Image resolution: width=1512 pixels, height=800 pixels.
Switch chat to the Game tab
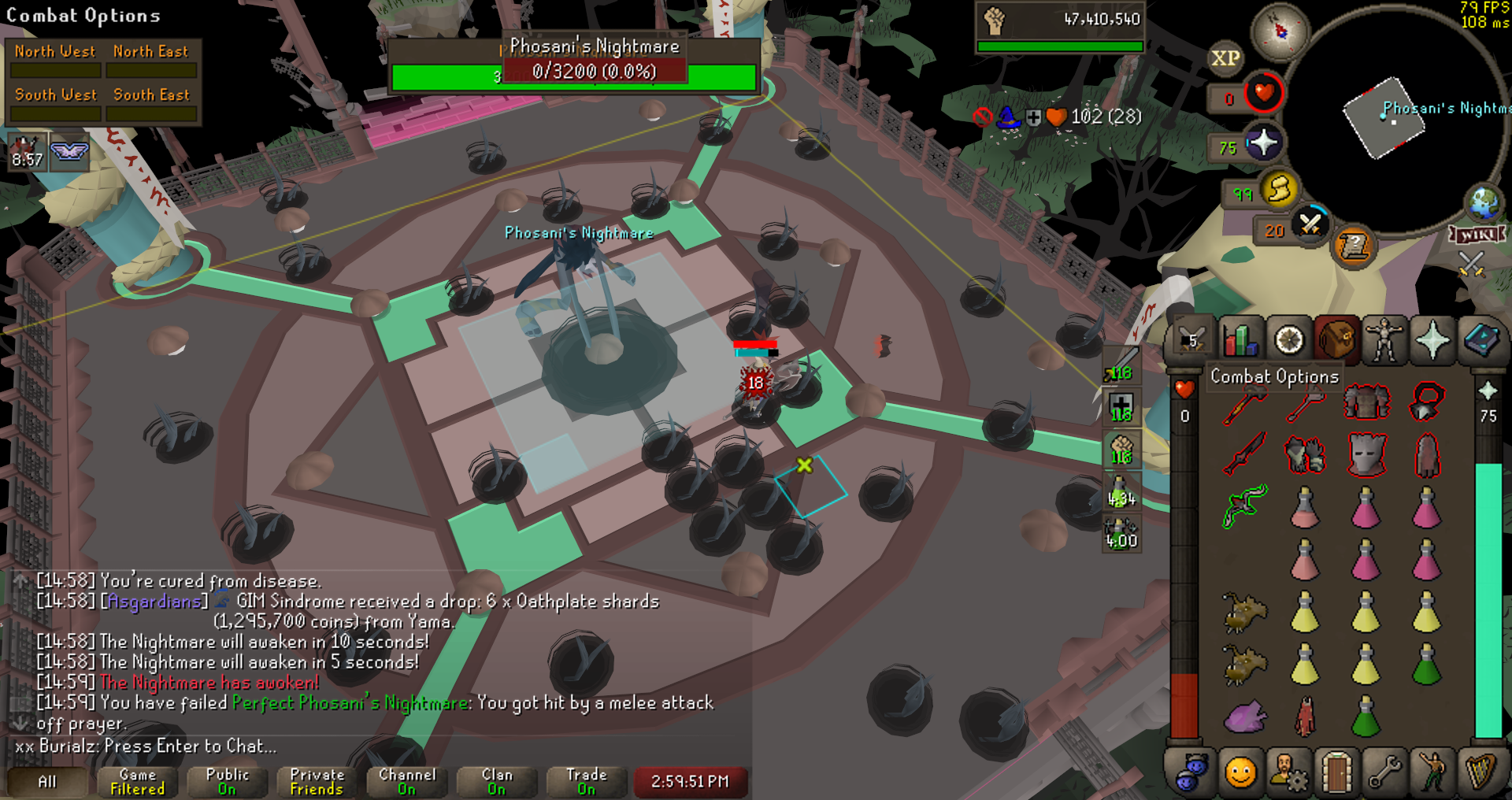pos(138,781)
